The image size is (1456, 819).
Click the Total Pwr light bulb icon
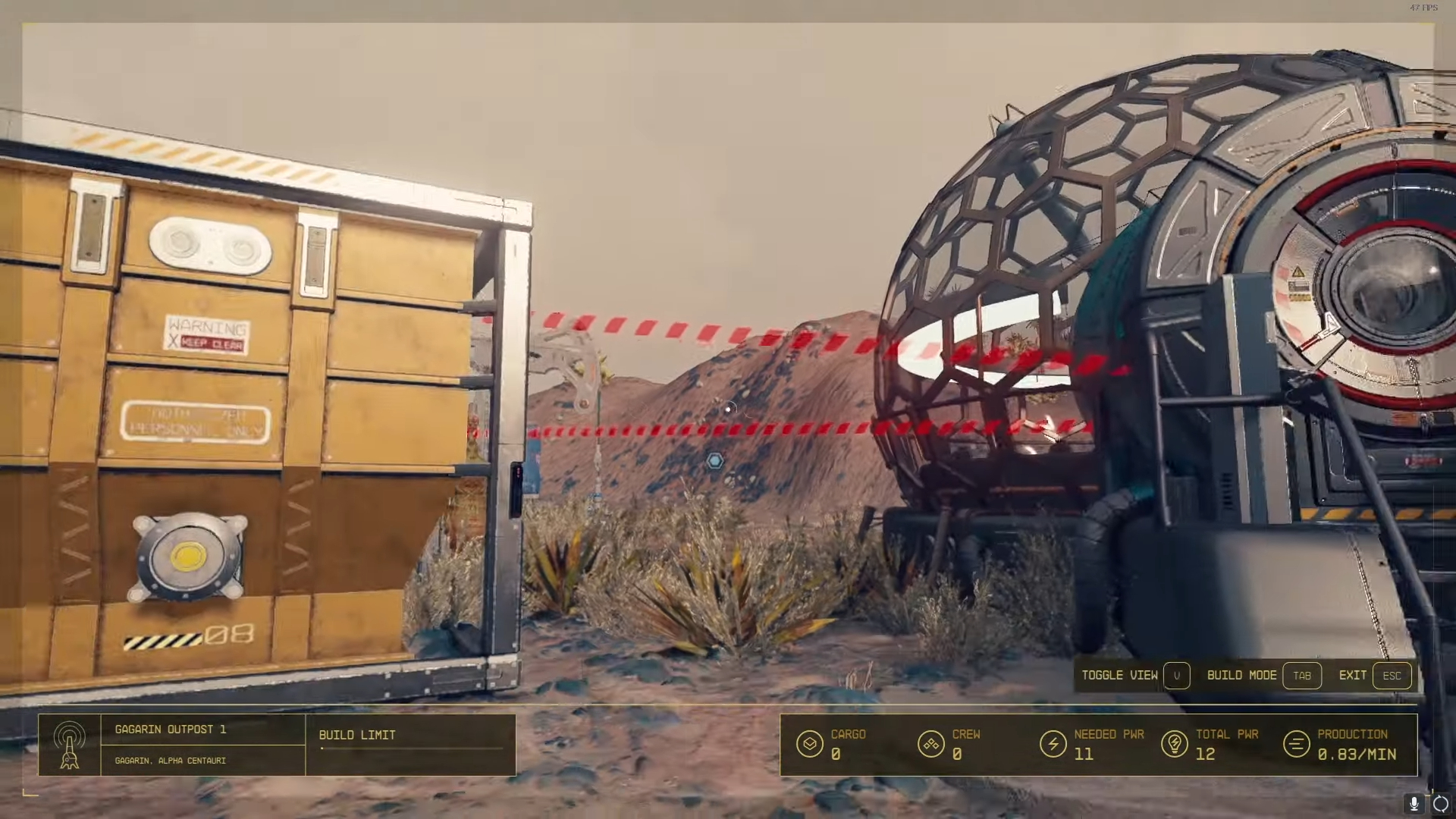pyautogui.click(x=1175, y=744)
